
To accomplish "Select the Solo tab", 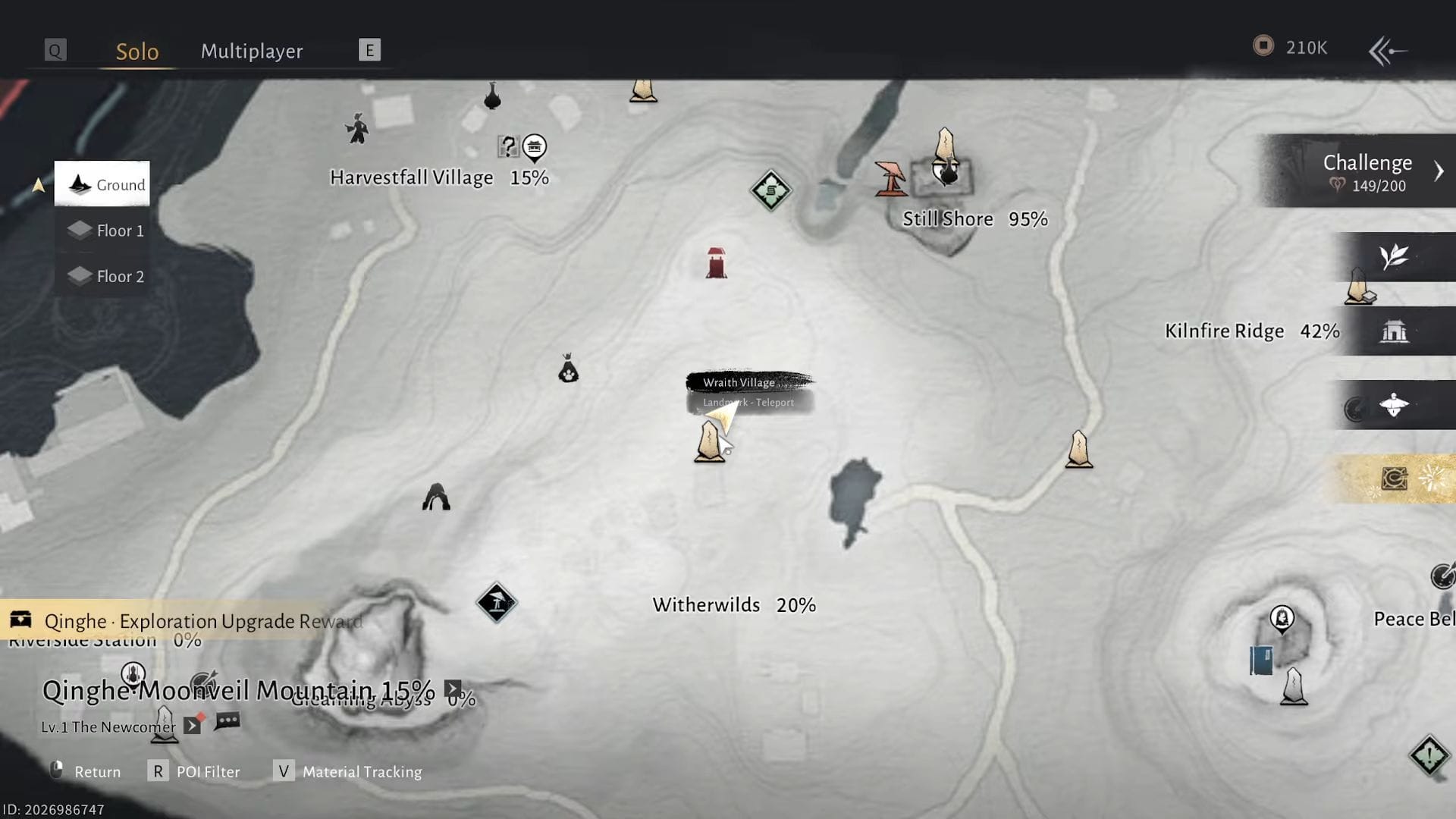I will click(137, 51).
